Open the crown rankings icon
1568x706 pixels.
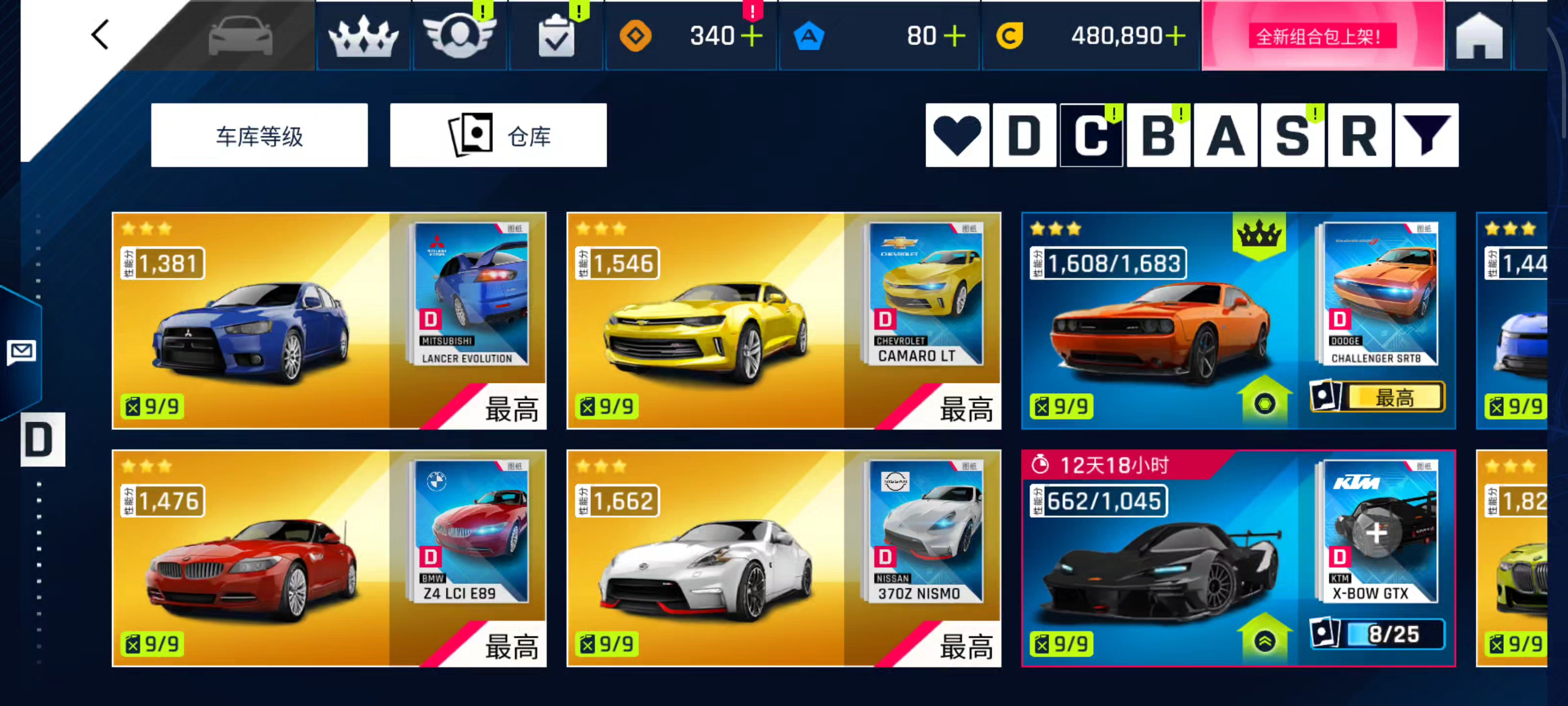[x=364, y=37]
